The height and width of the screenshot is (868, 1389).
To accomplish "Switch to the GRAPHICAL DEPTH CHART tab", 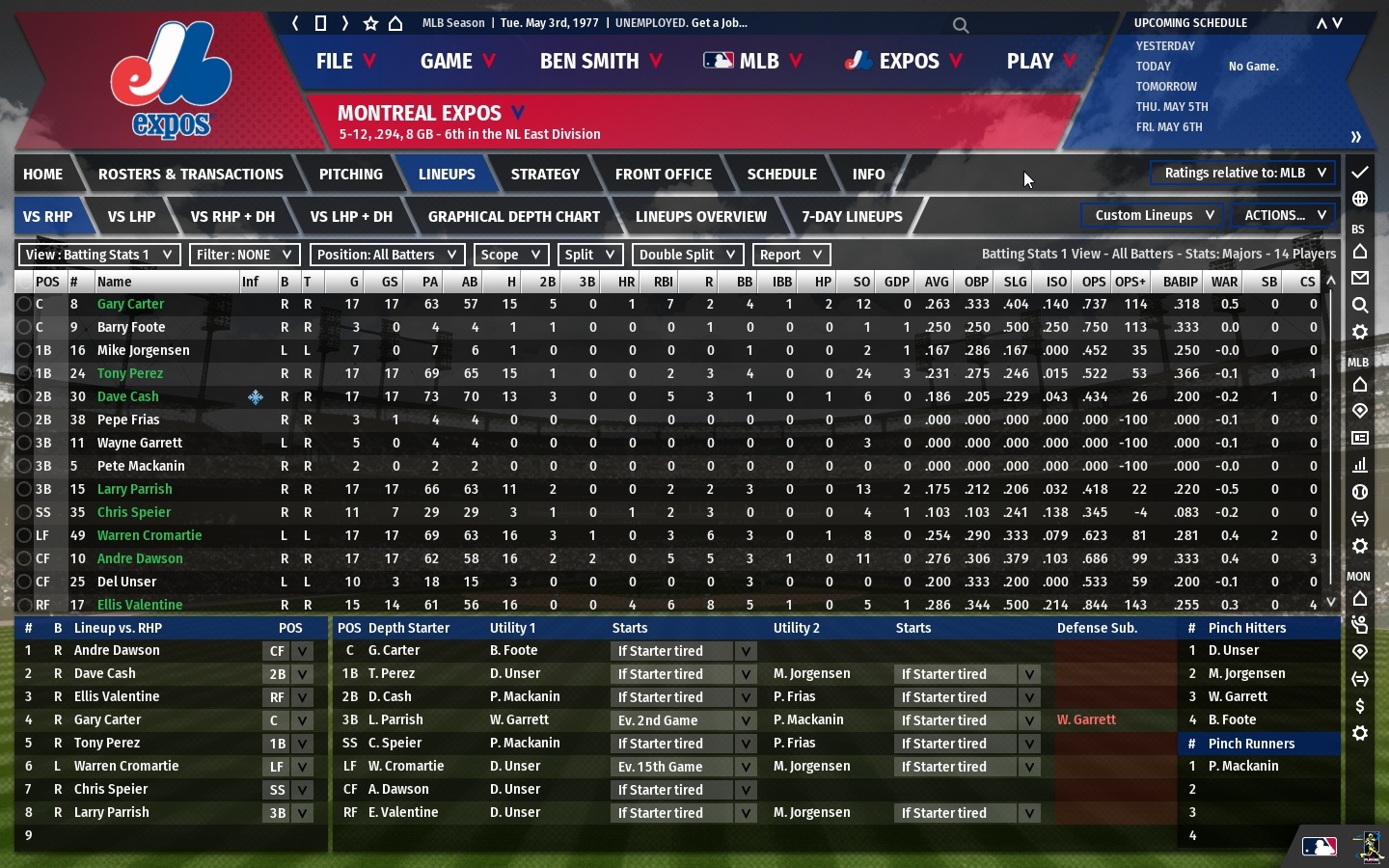I will (514, 217).
